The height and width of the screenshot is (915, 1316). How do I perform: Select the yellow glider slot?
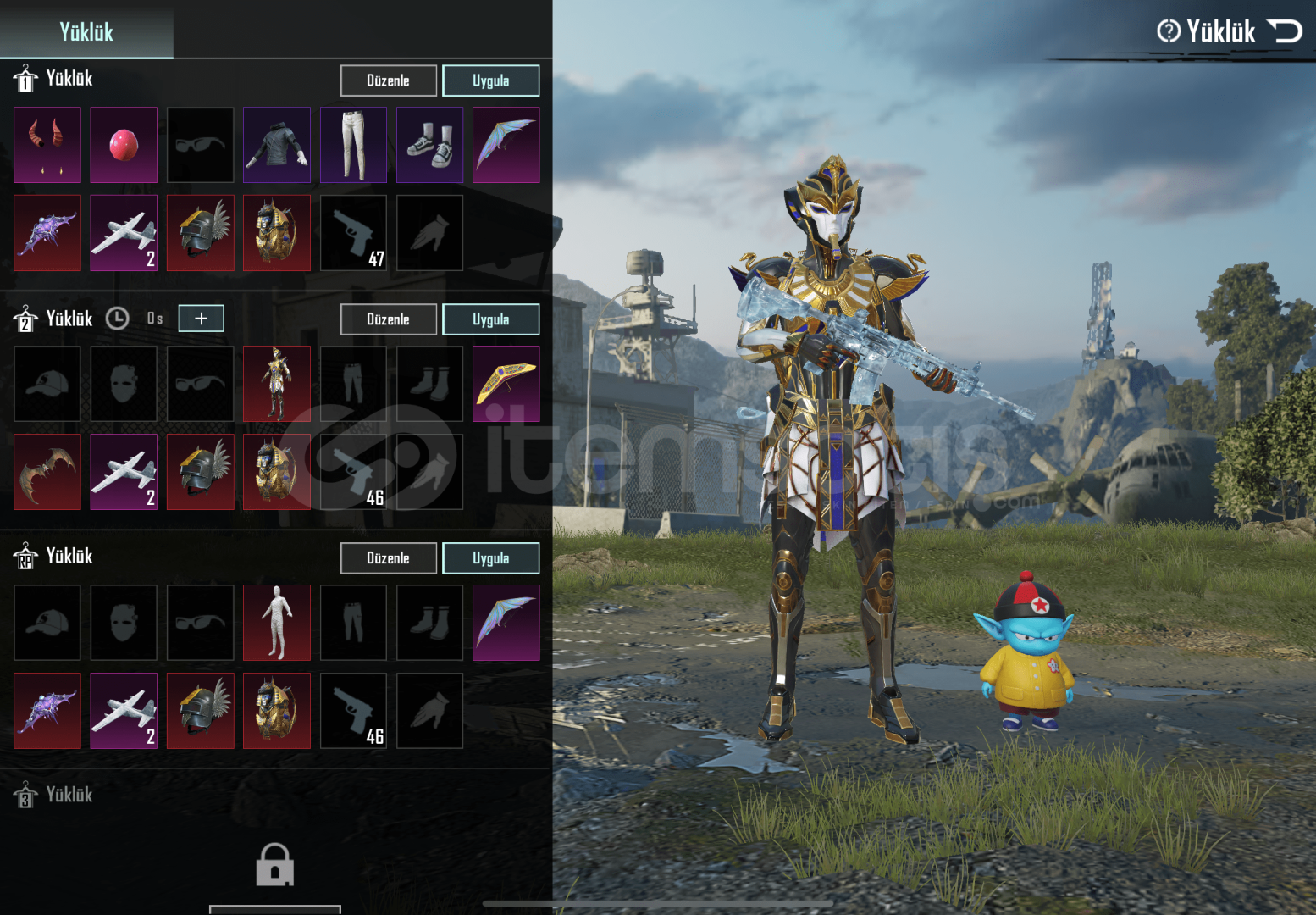point(506,384)
